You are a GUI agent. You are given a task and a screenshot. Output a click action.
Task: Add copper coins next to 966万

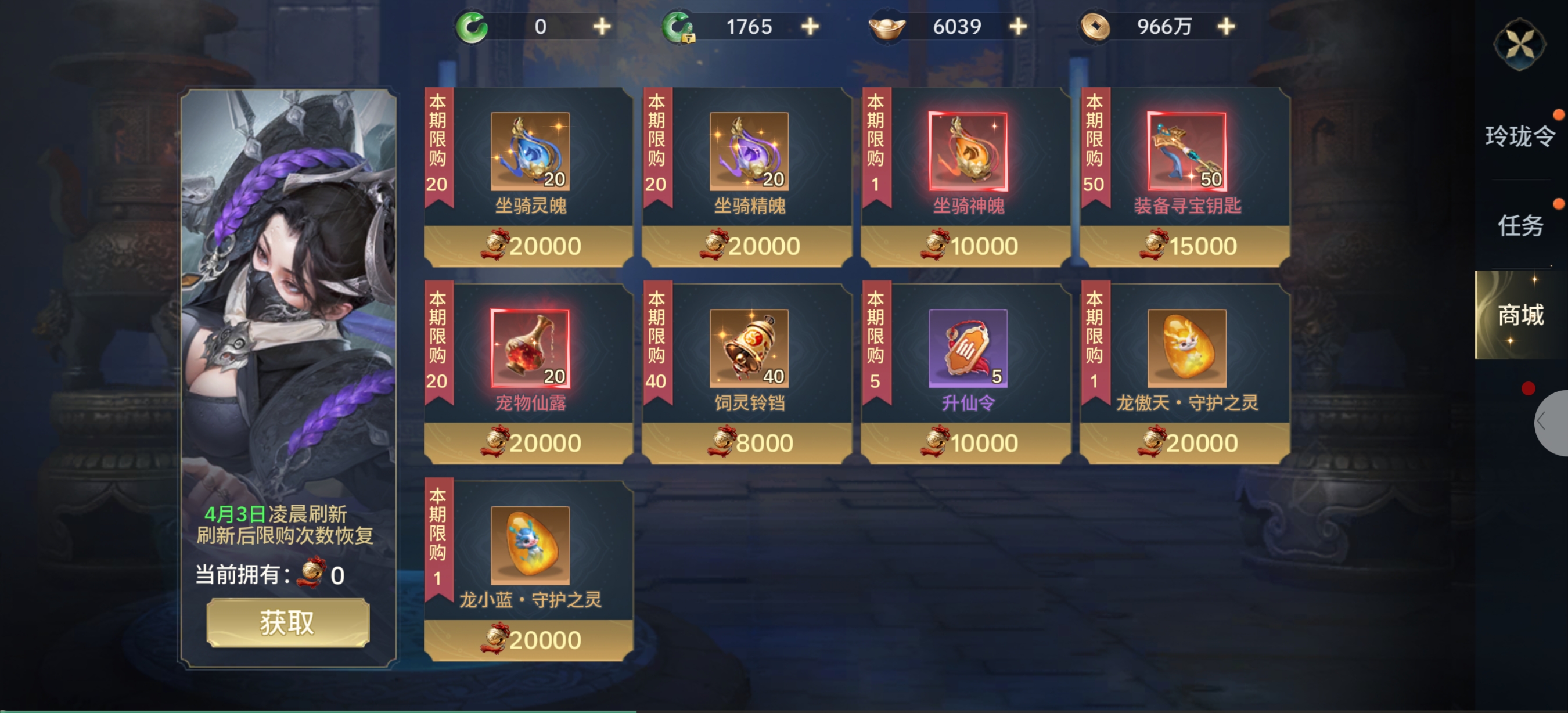(1226, 27)
